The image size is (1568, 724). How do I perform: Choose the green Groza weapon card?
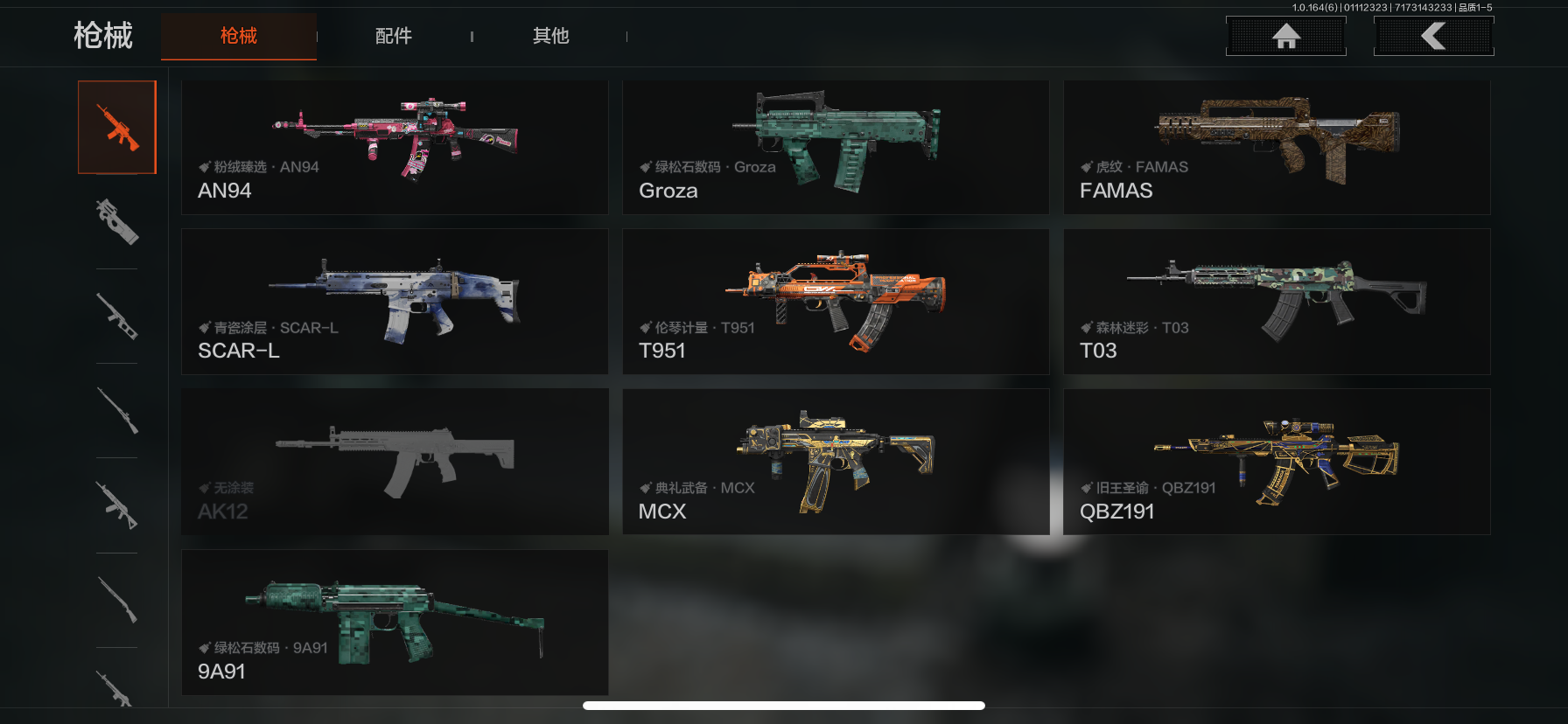click(x=836, y=147)
